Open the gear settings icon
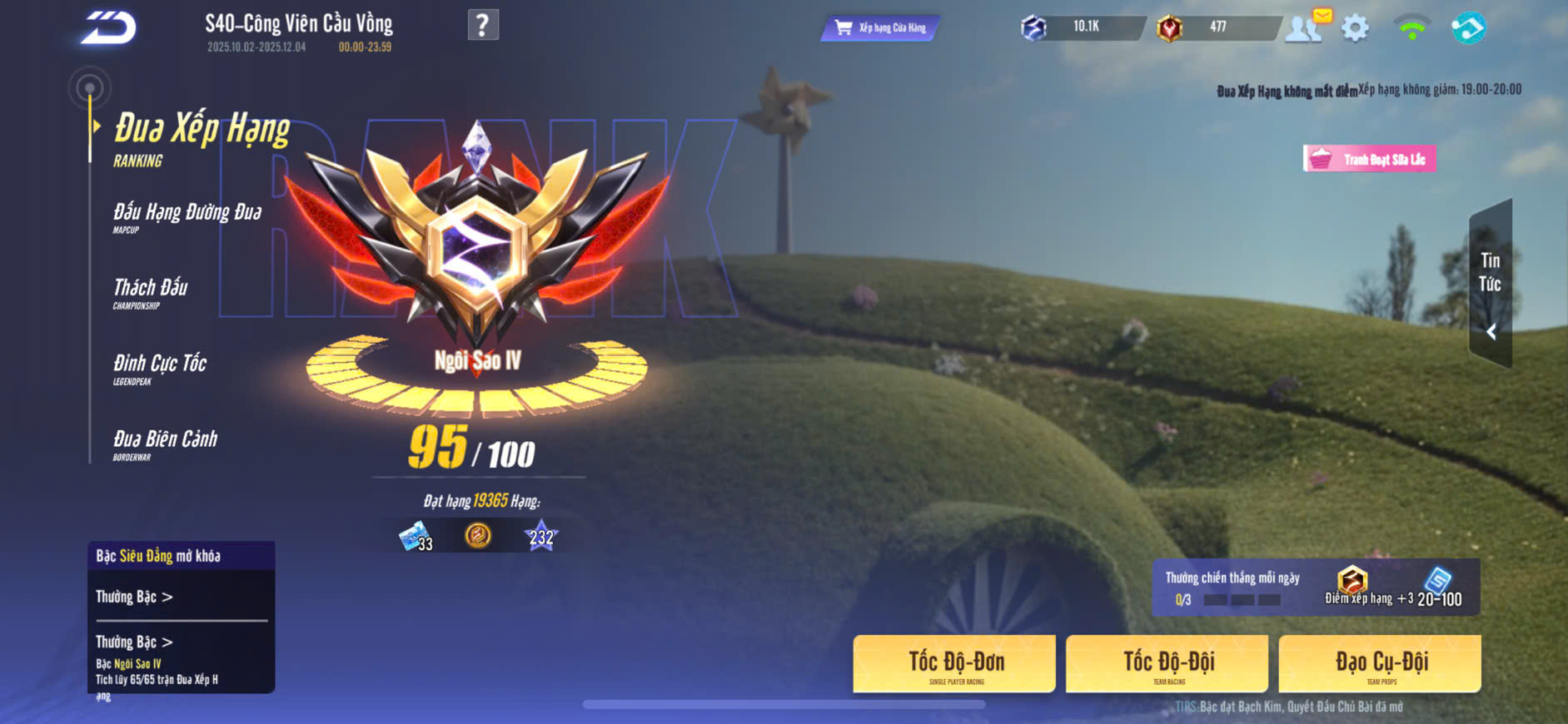Image resolution: width=1568 pixels, height=724 pixels. point(1355,28)
